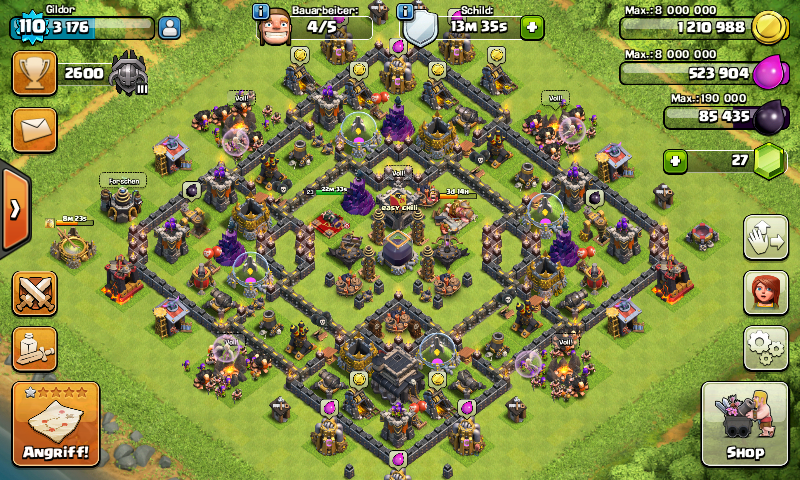800x480 pixels.
Task: Open the village layout editor hands button
Action: click(765, 237)
